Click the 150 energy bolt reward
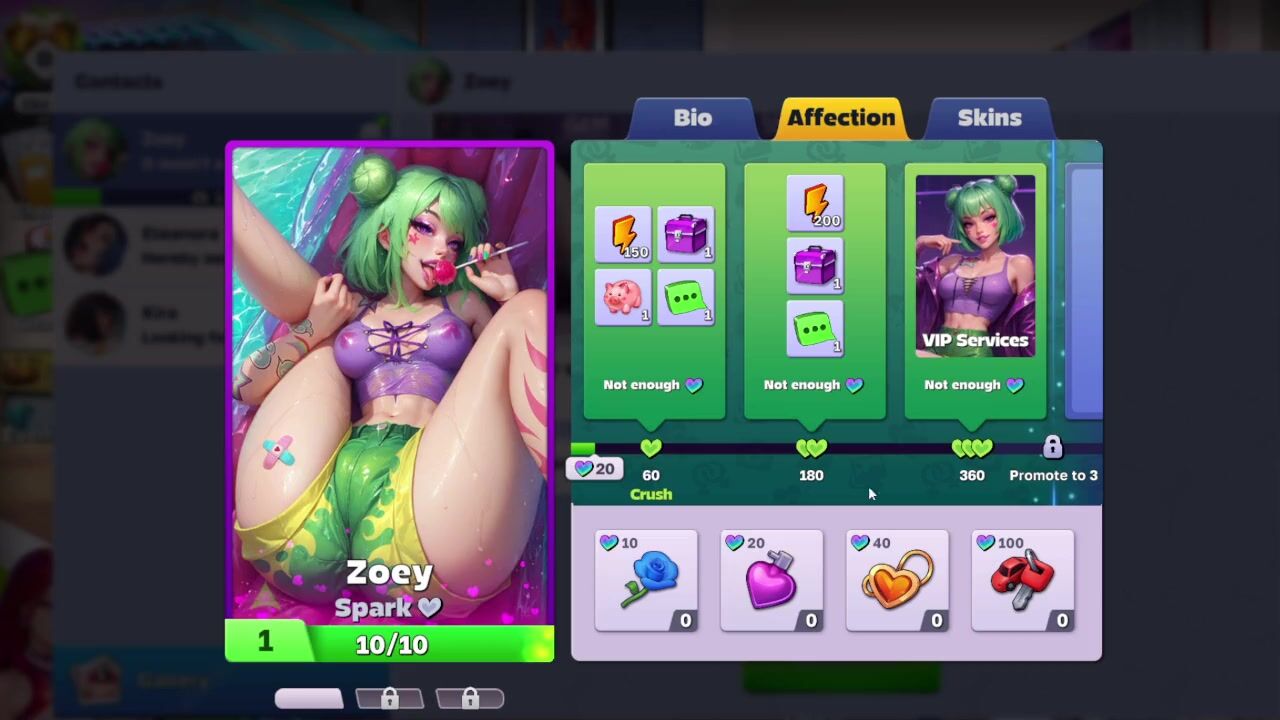1280x720 pixels. 623,234
